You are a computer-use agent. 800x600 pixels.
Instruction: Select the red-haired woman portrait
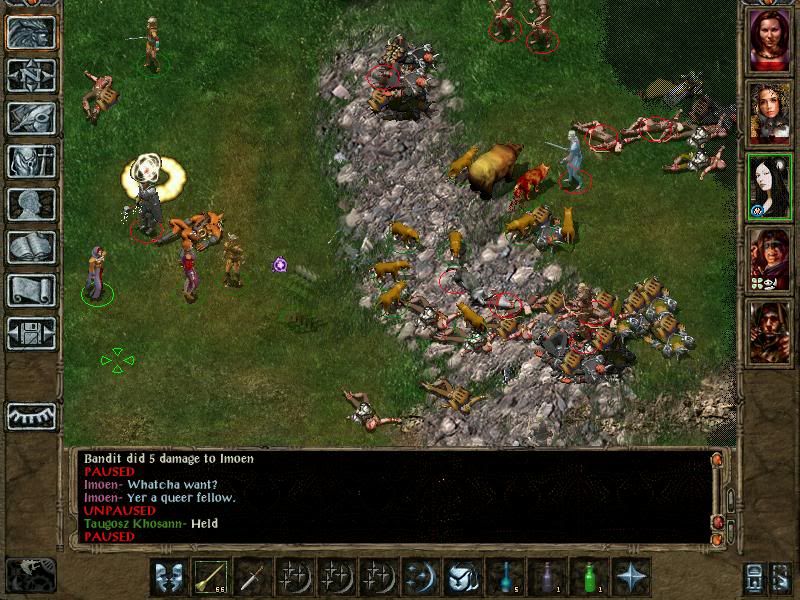pyautogui.click(x=770, y=41)
